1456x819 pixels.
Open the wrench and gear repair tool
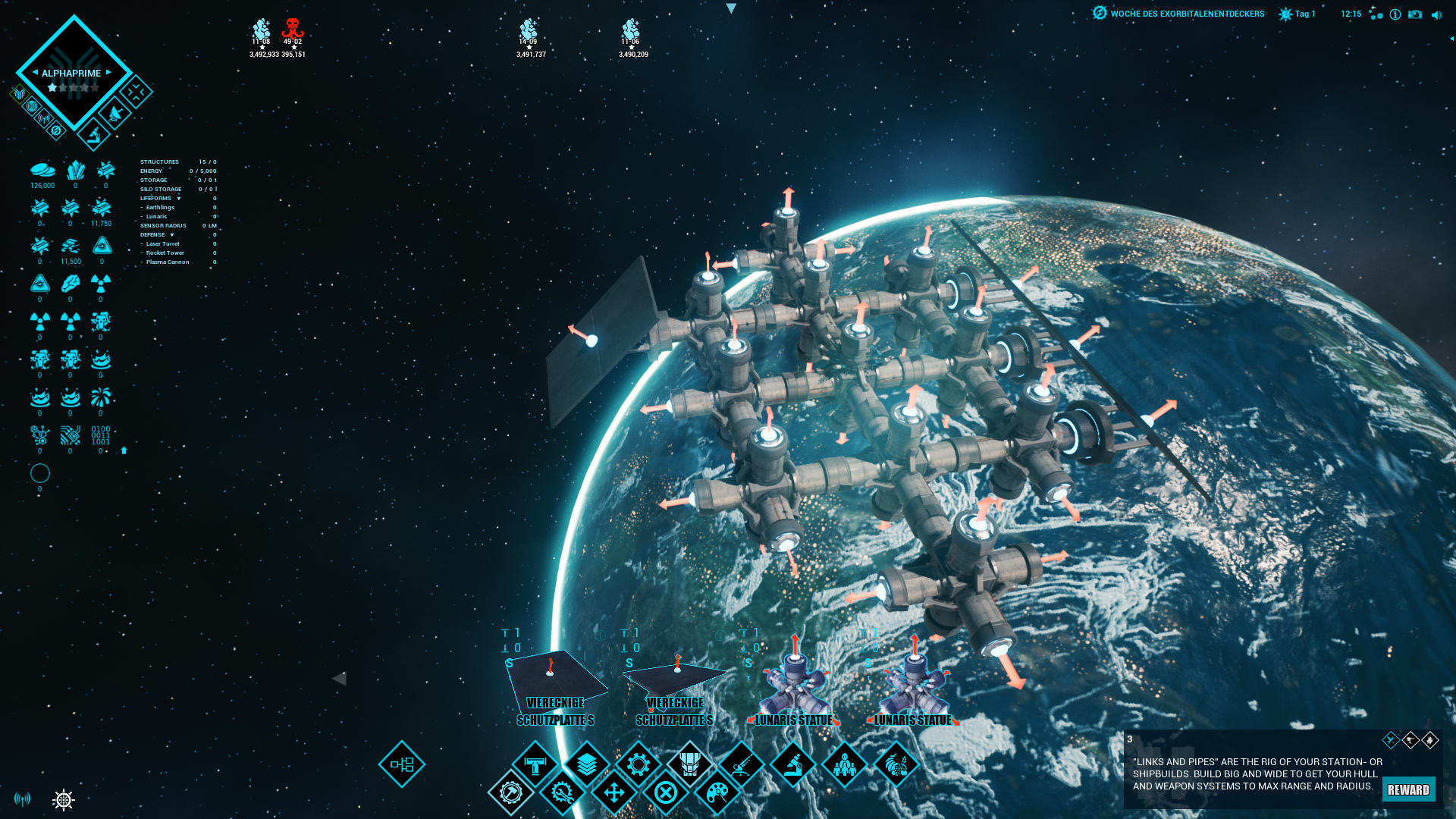click(x=562, y=793)
